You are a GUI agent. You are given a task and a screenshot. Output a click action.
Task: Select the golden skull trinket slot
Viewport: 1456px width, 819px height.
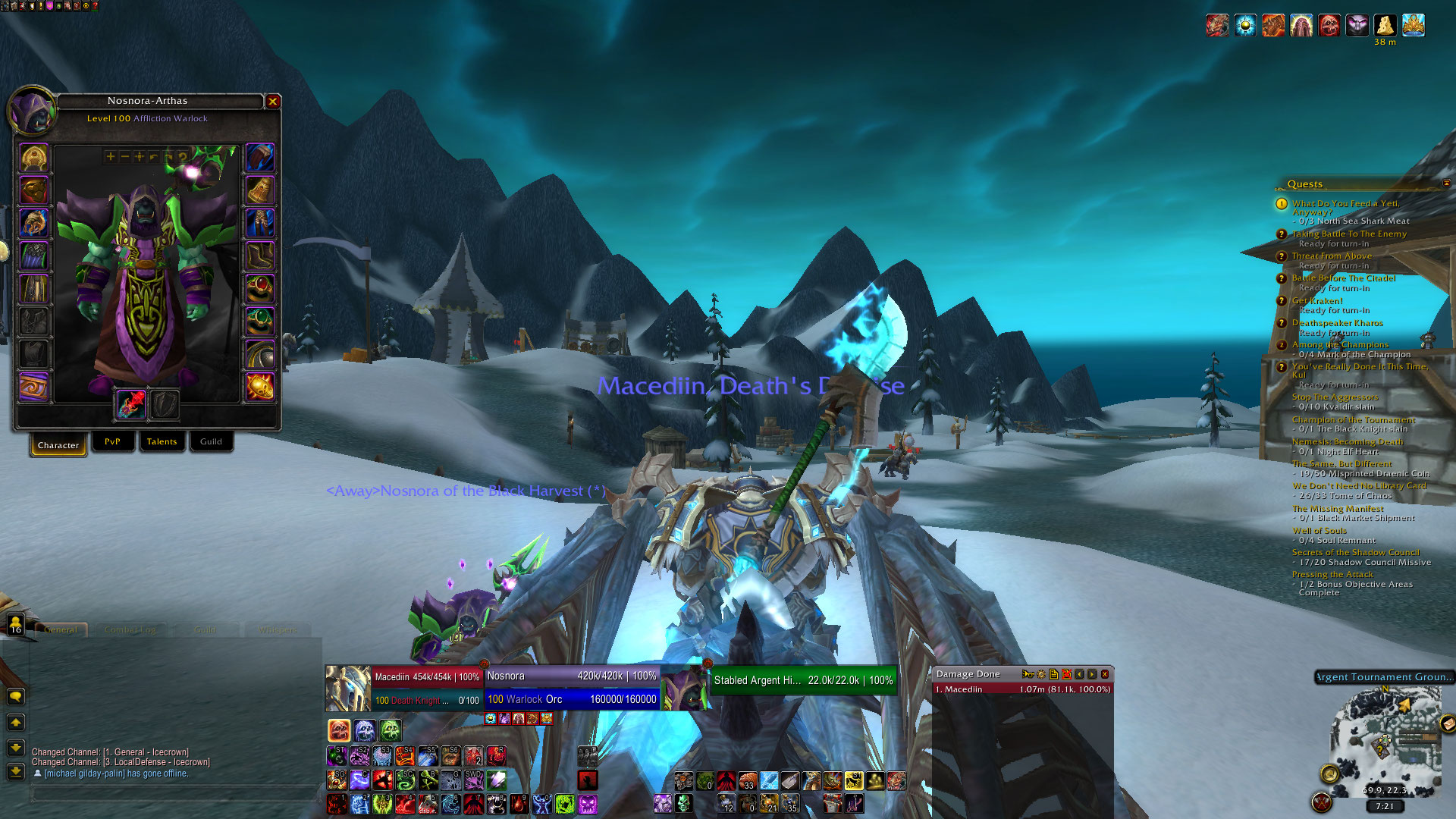click(x=259, y=387)
